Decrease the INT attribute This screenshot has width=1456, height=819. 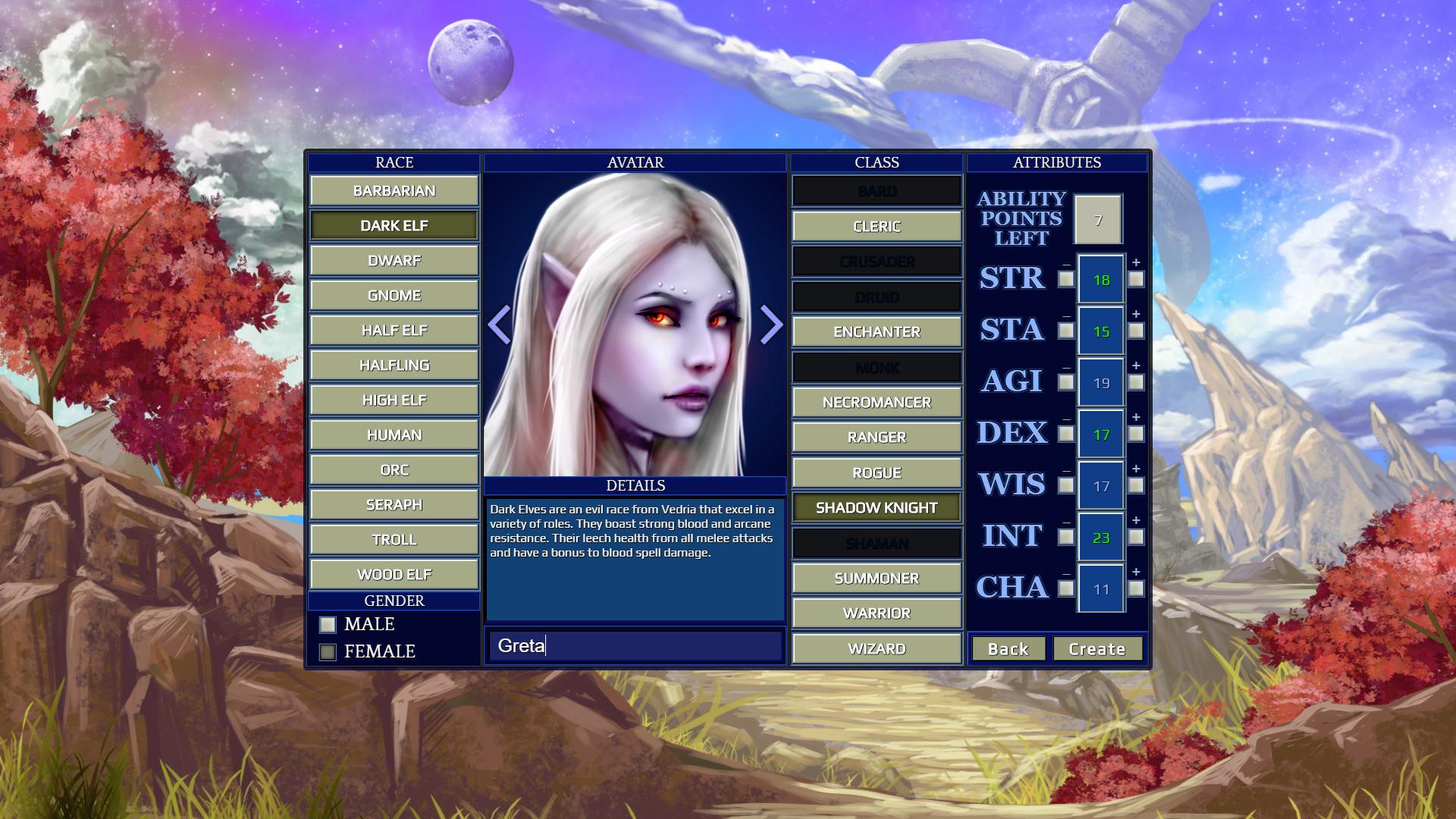pos(1066,537)
